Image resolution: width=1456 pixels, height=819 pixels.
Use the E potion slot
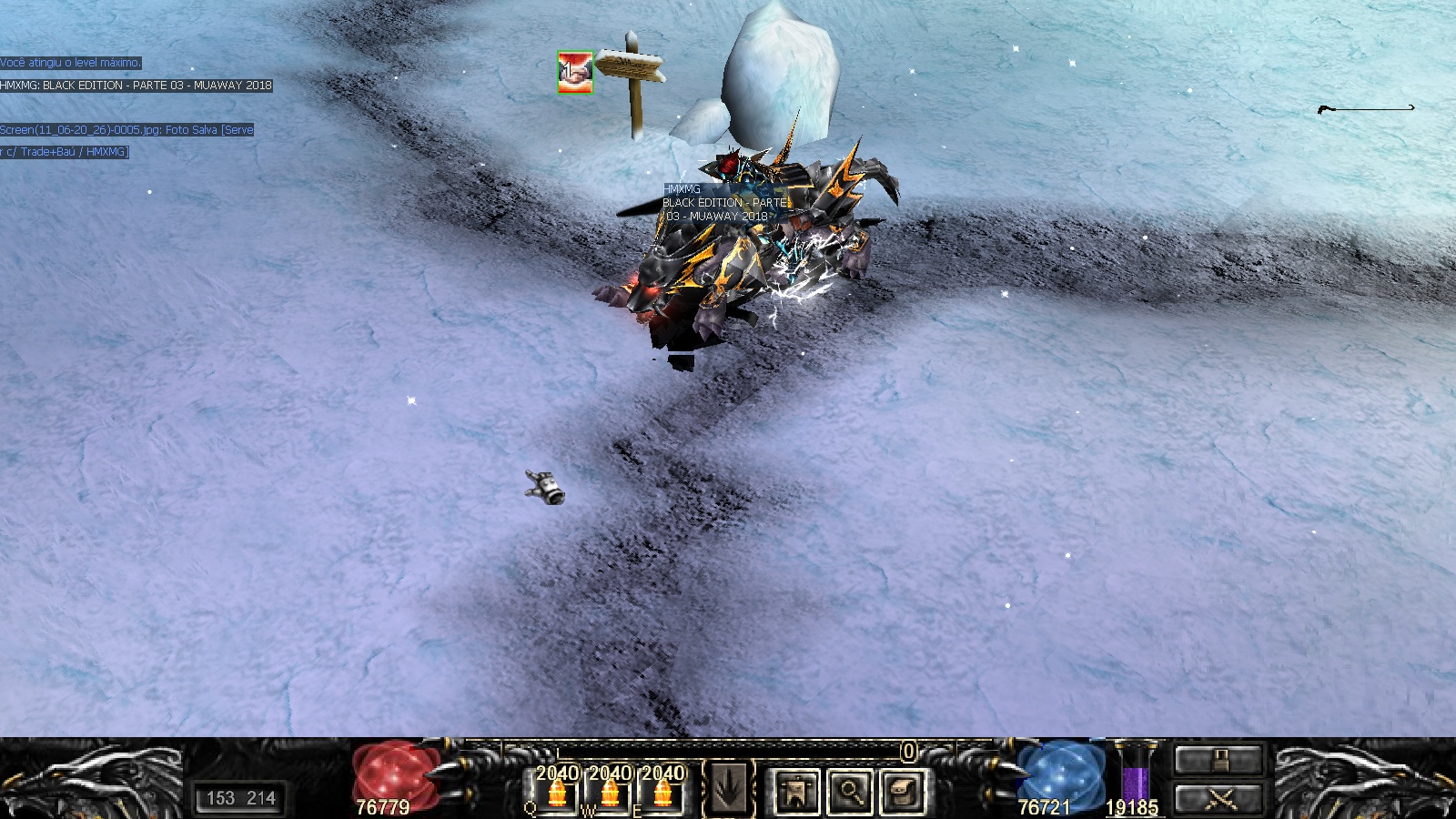662,790
